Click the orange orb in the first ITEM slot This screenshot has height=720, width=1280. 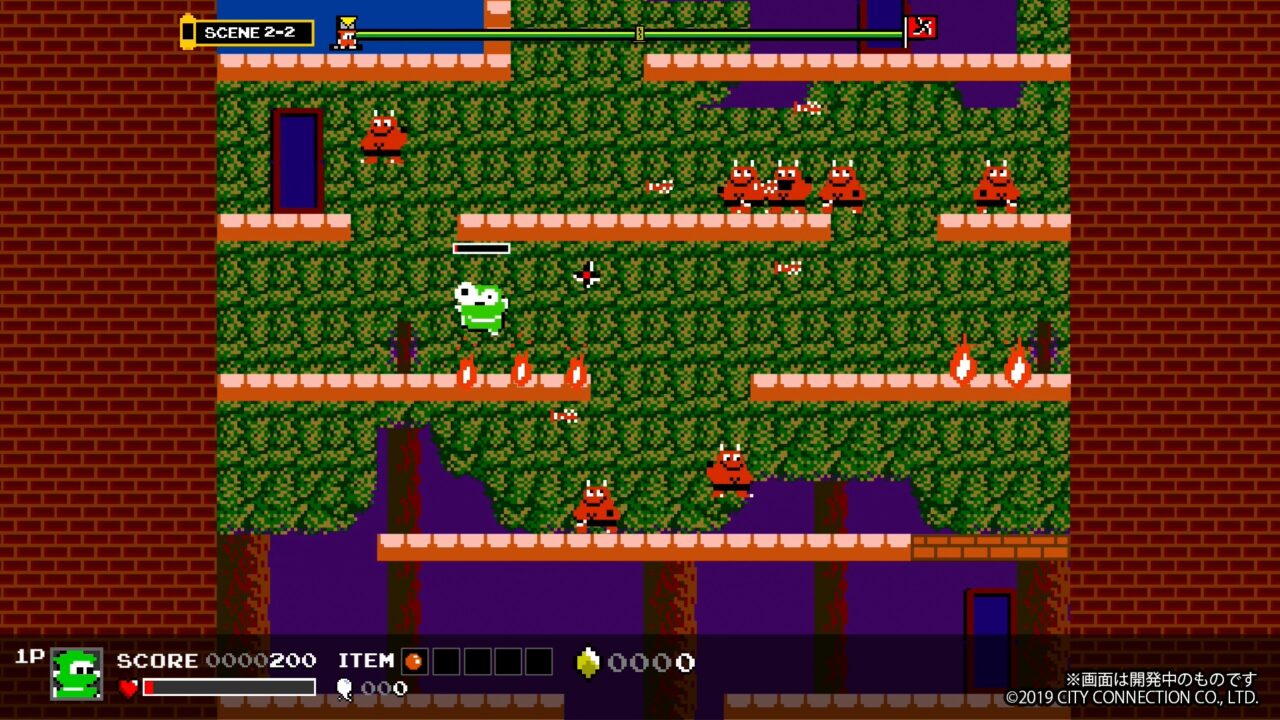pyautogui.click(x=412, y=661)
